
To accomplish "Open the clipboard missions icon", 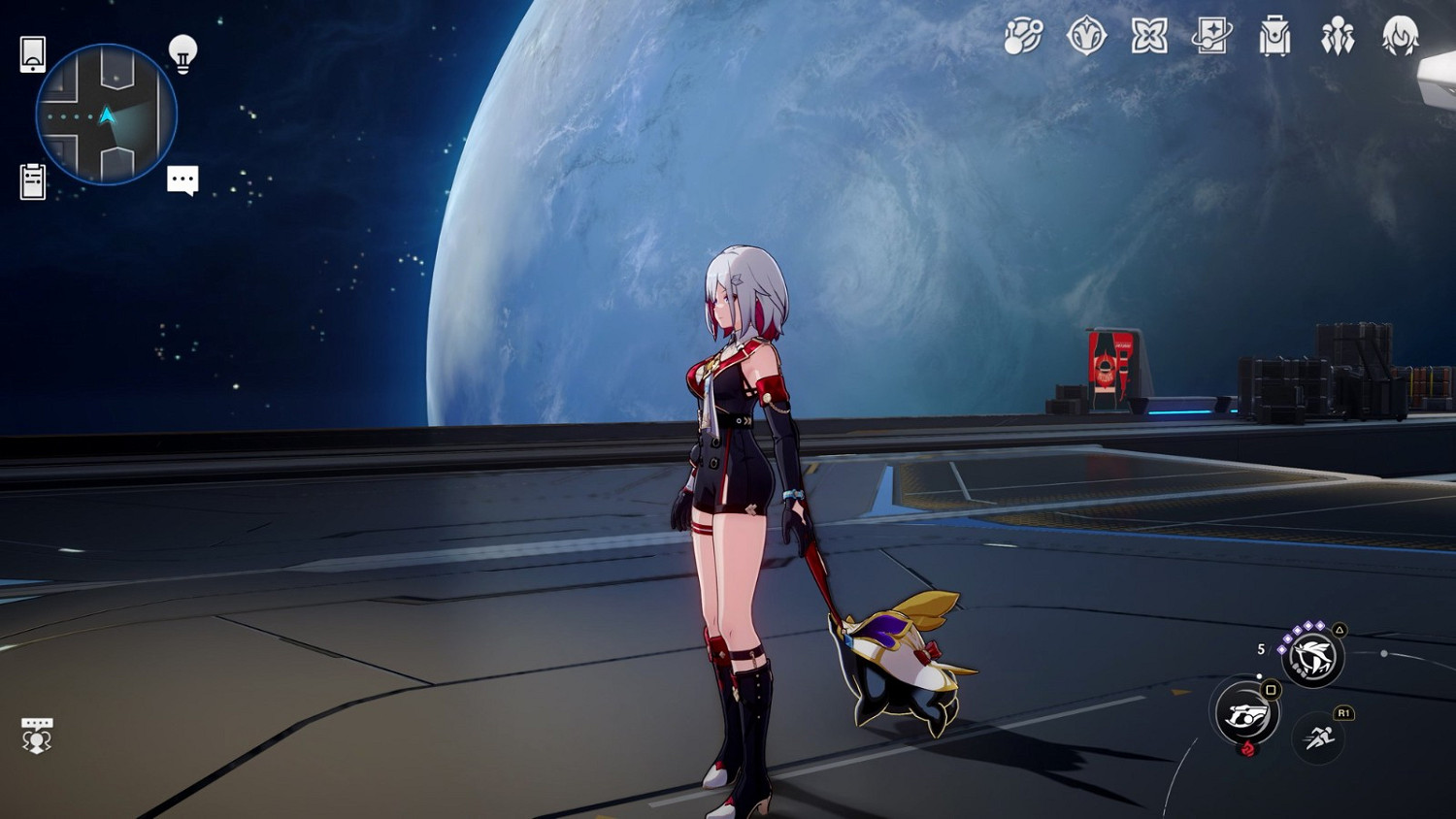I will (x=31, y=180).
